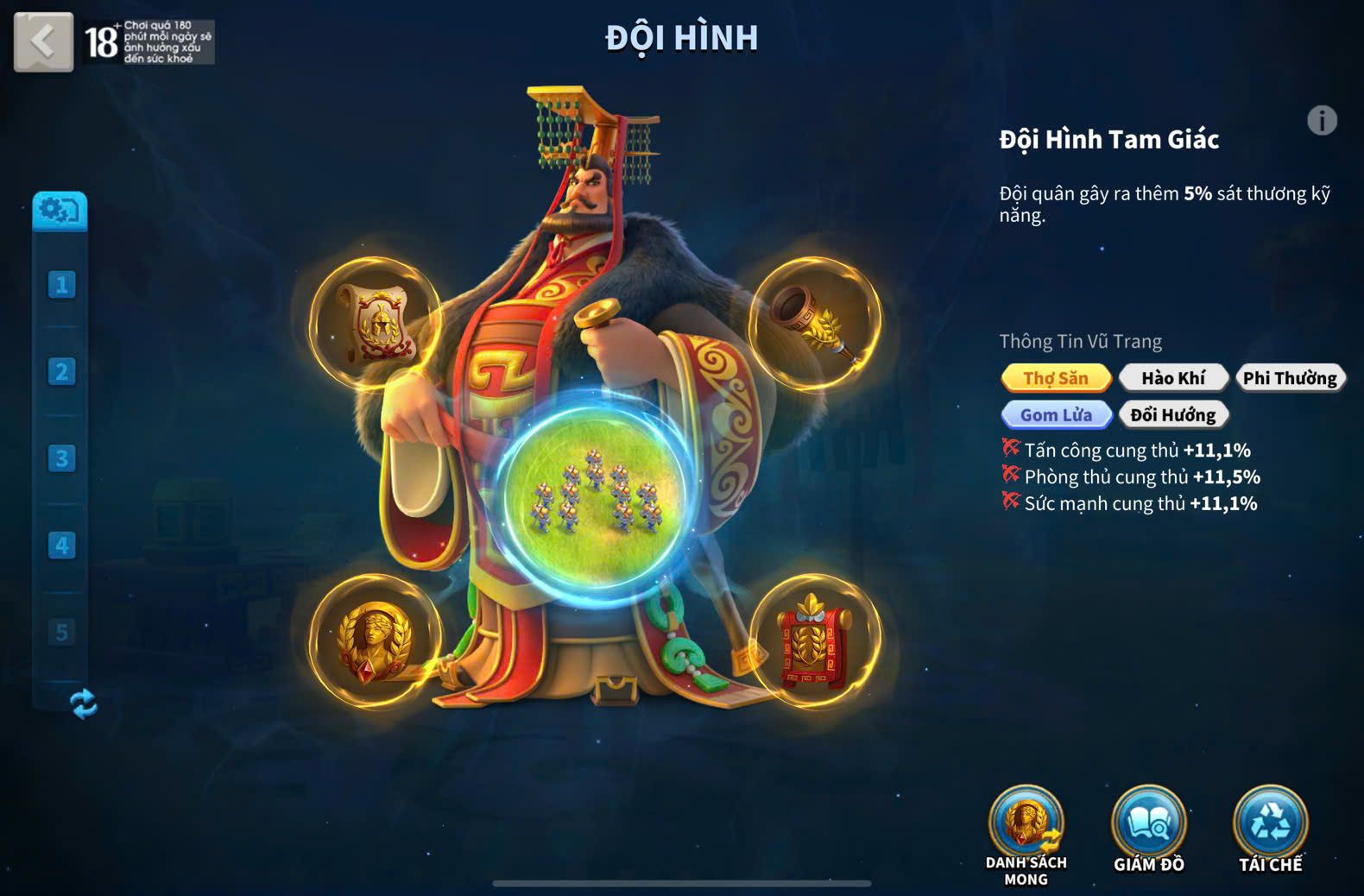The height and width of the screenshot is (896, 1364).
Task: Choose the Thợ Săn tag
Action: pyautogui.click(x=1056, y=378)
